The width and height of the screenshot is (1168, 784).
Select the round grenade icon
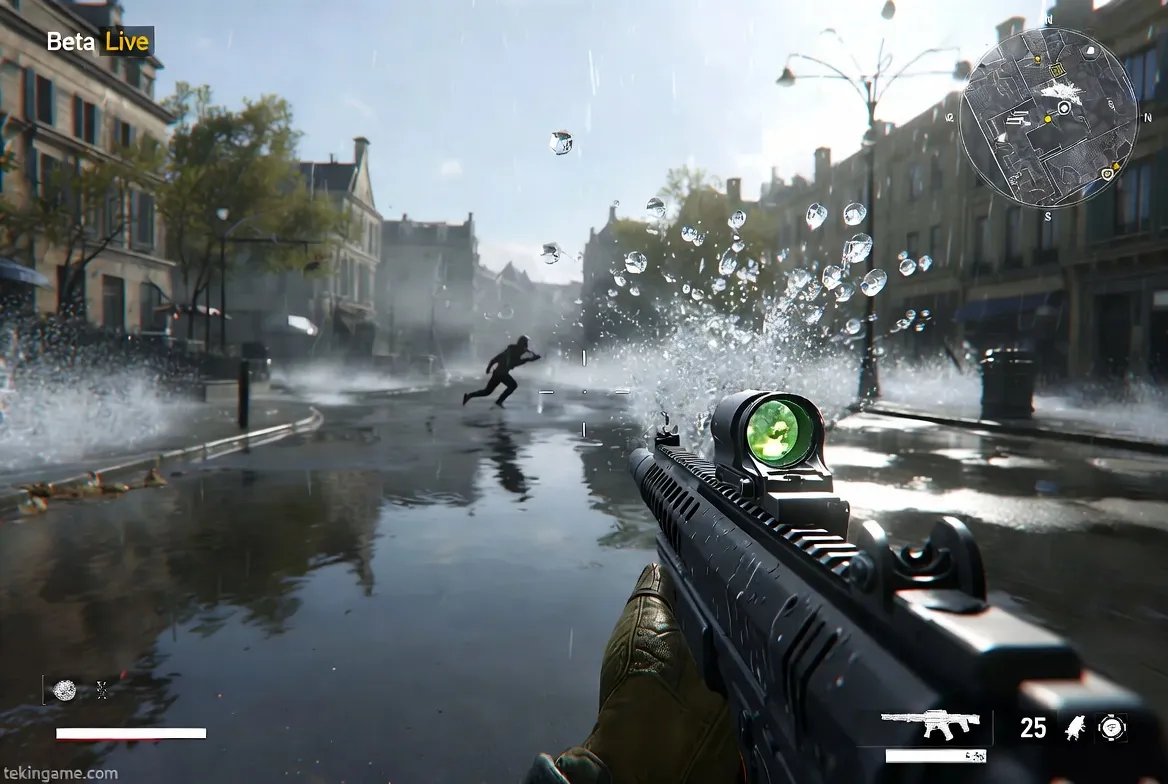coord(65,690)
